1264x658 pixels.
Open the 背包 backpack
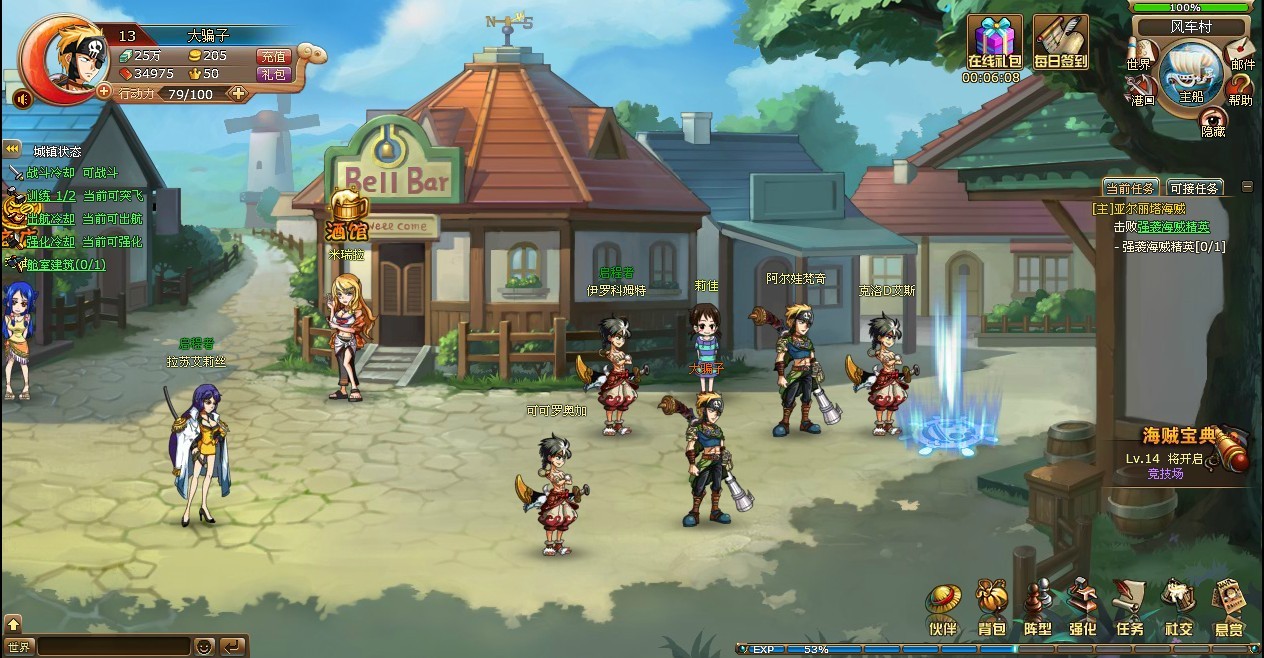click(991, 609)
